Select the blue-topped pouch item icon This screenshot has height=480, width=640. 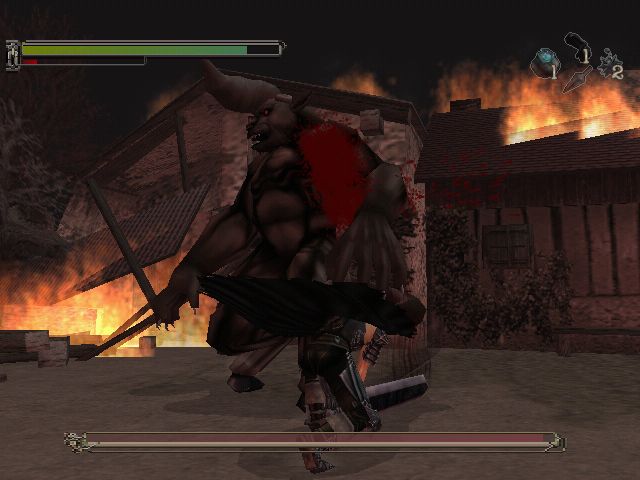point(545,61)
